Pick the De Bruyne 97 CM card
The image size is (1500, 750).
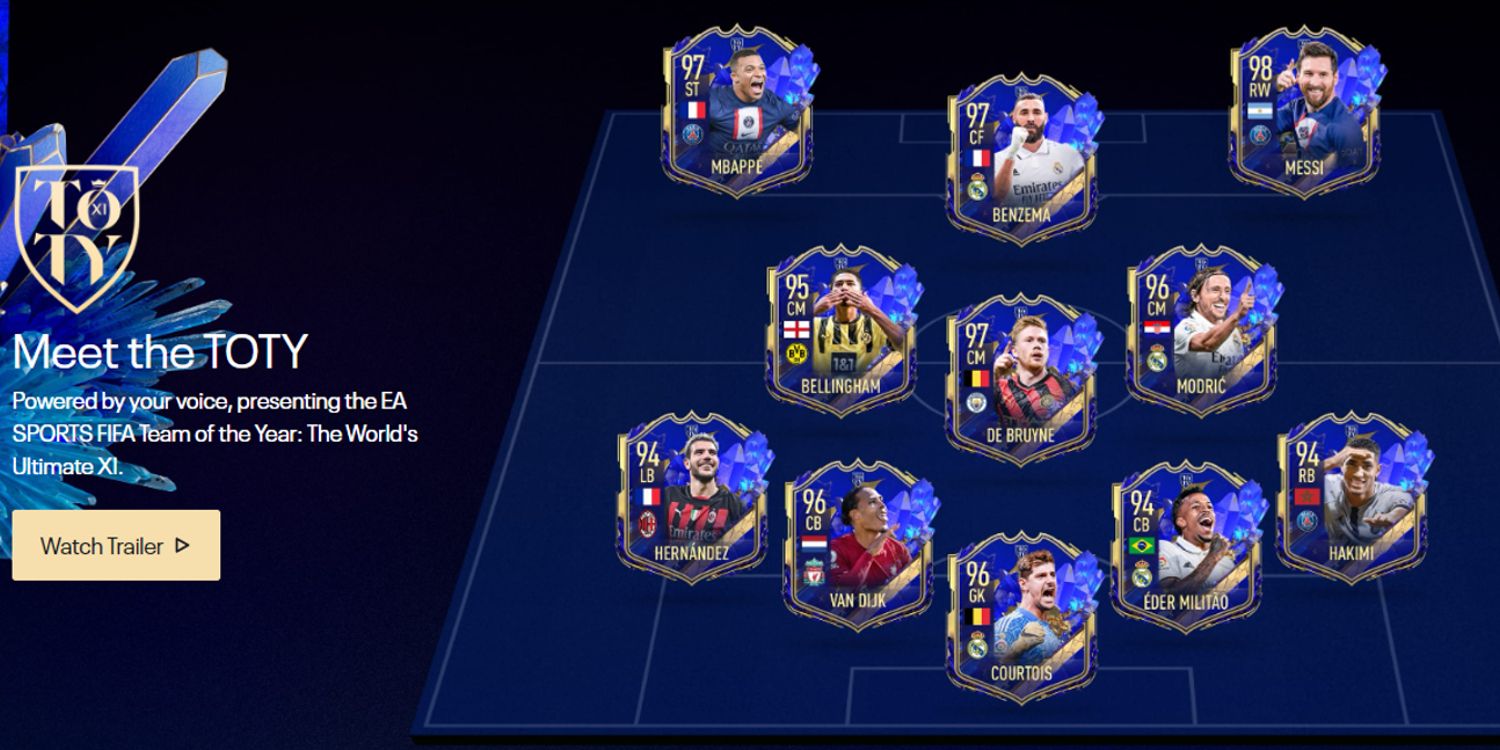1021,380
